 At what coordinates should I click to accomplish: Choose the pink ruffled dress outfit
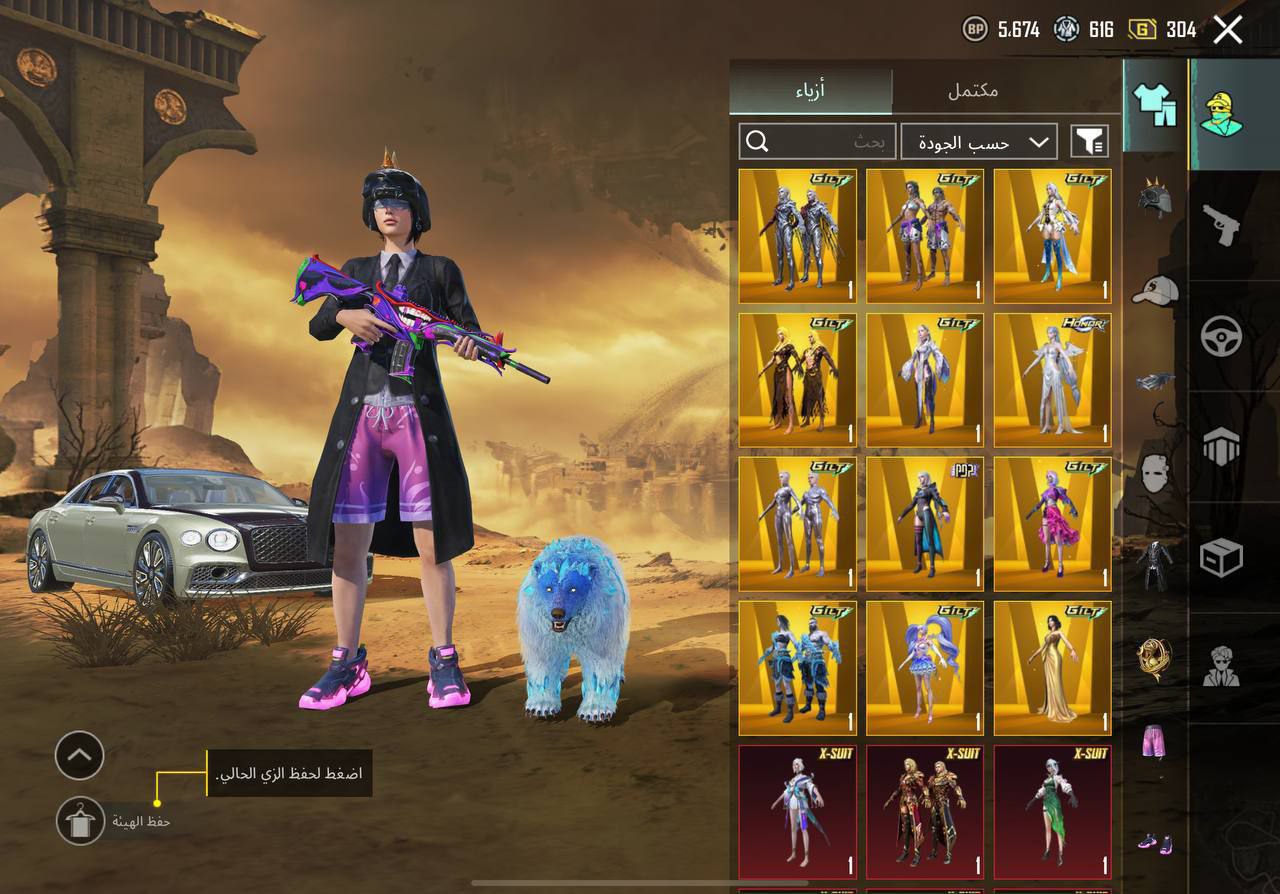point(1052,523)
